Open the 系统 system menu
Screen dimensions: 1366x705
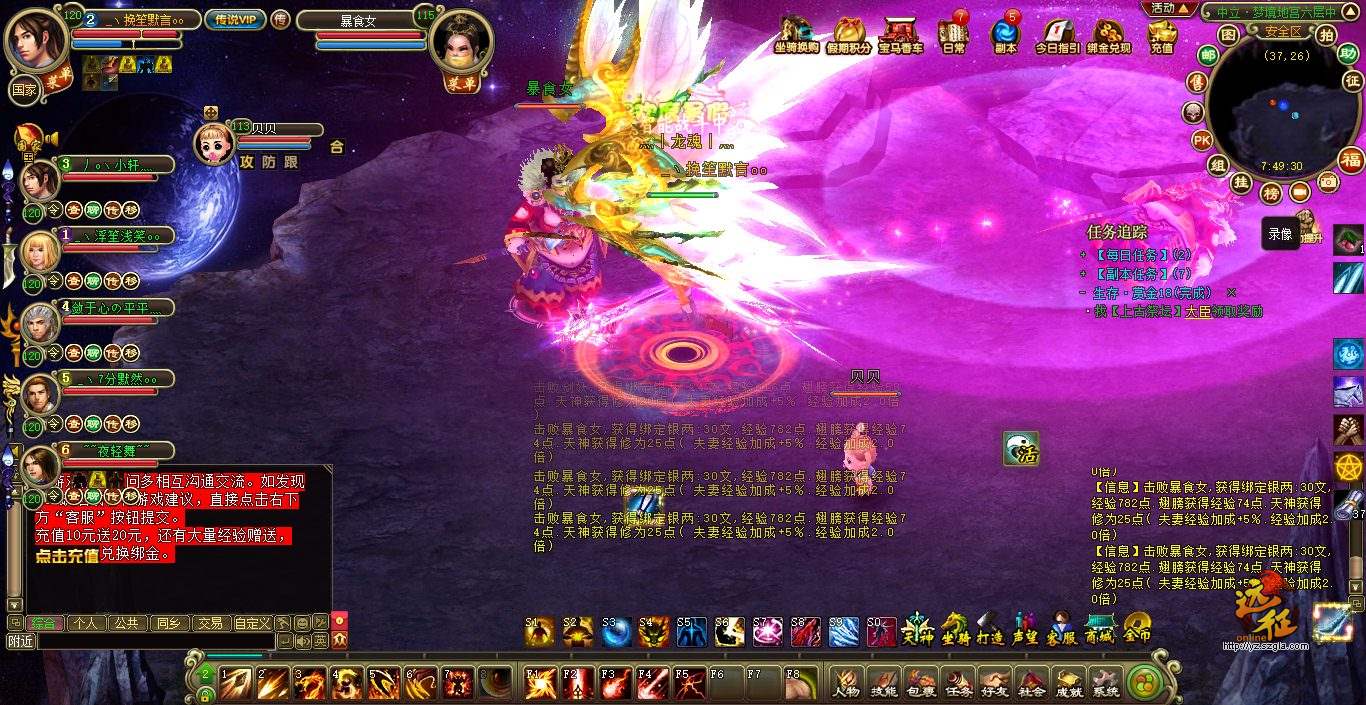coord(1105,682)
